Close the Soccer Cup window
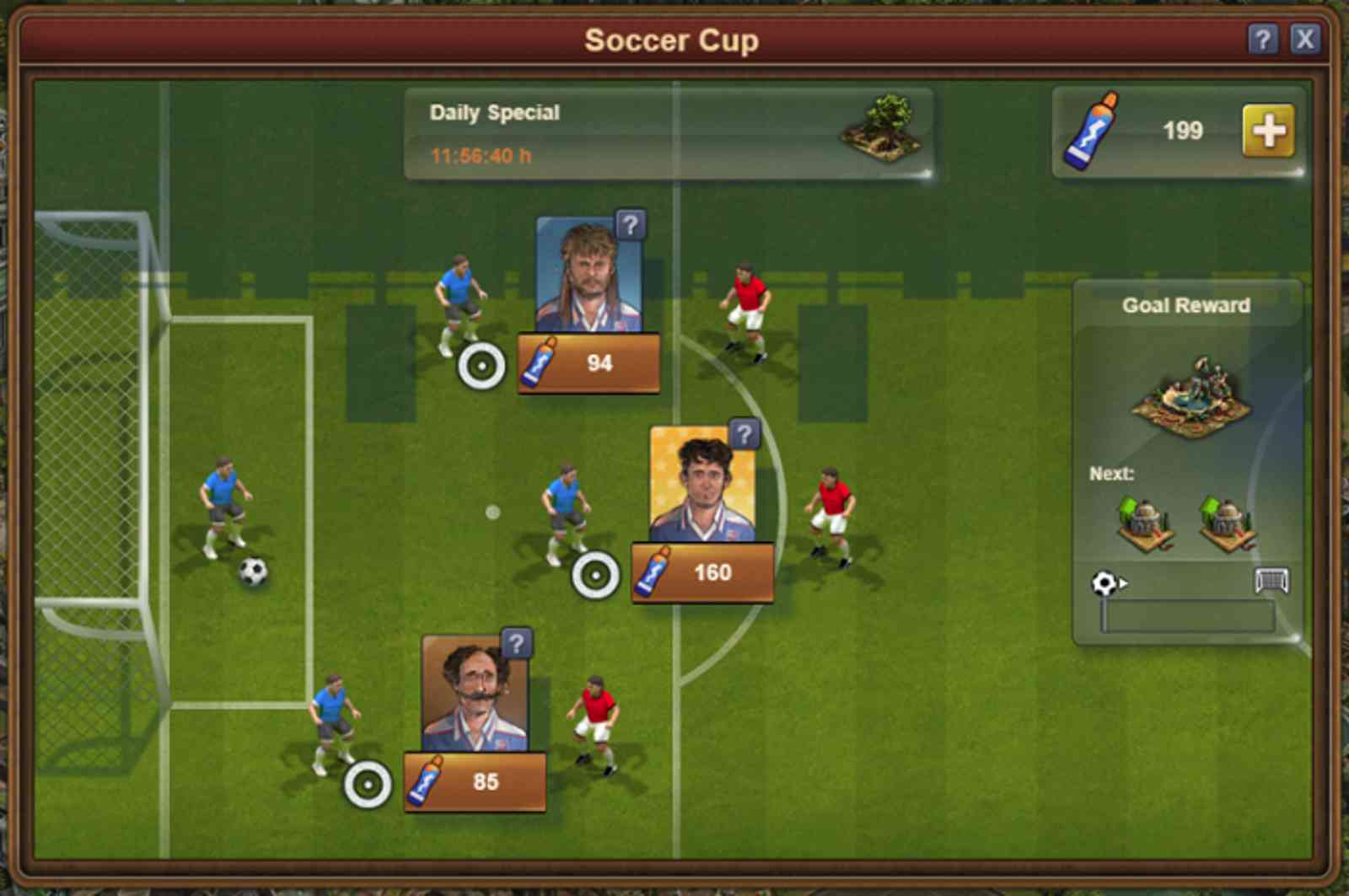 tap(1304, 39)
